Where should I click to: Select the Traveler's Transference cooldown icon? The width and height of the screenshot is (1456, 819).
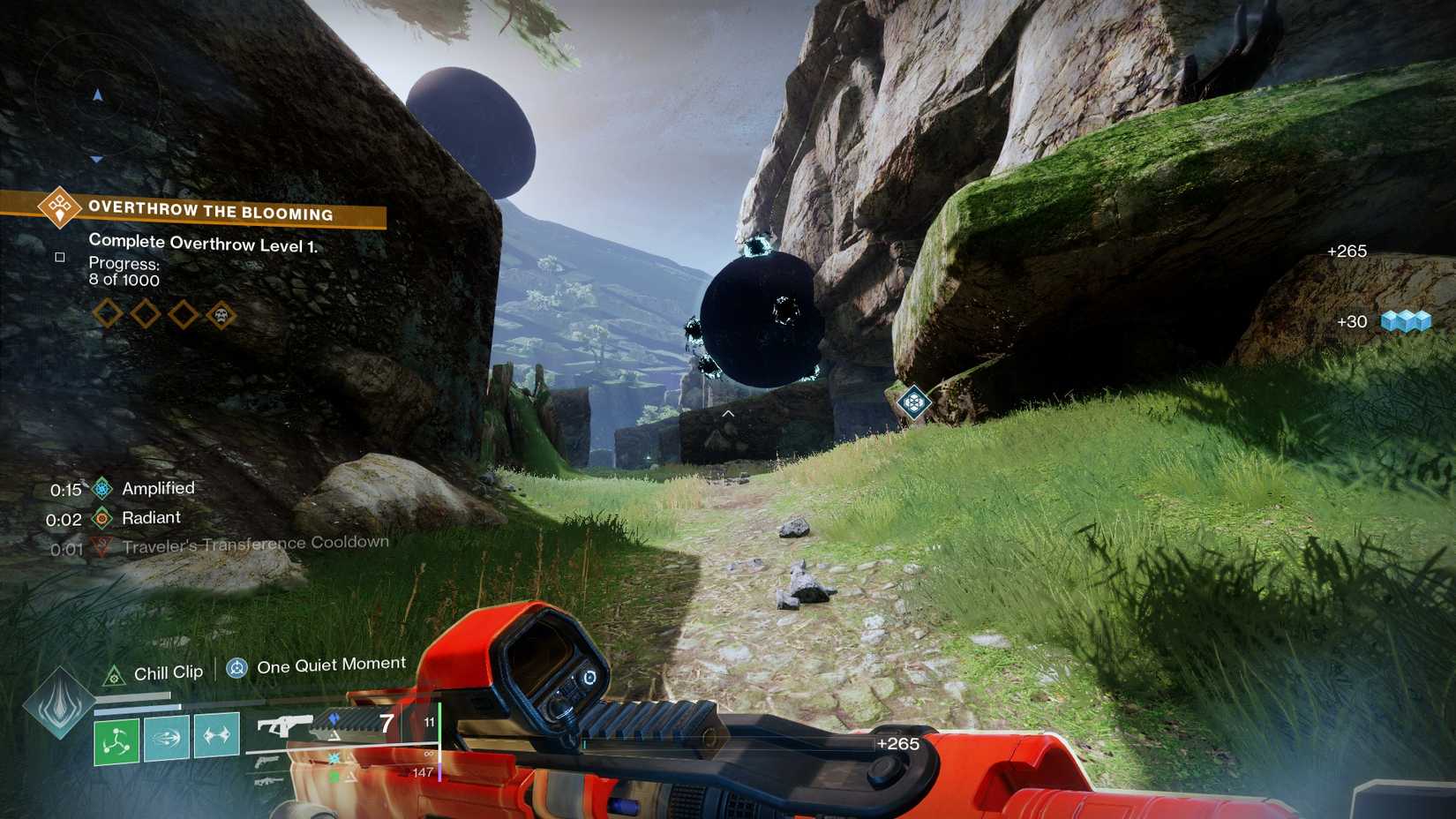[103, 544]
